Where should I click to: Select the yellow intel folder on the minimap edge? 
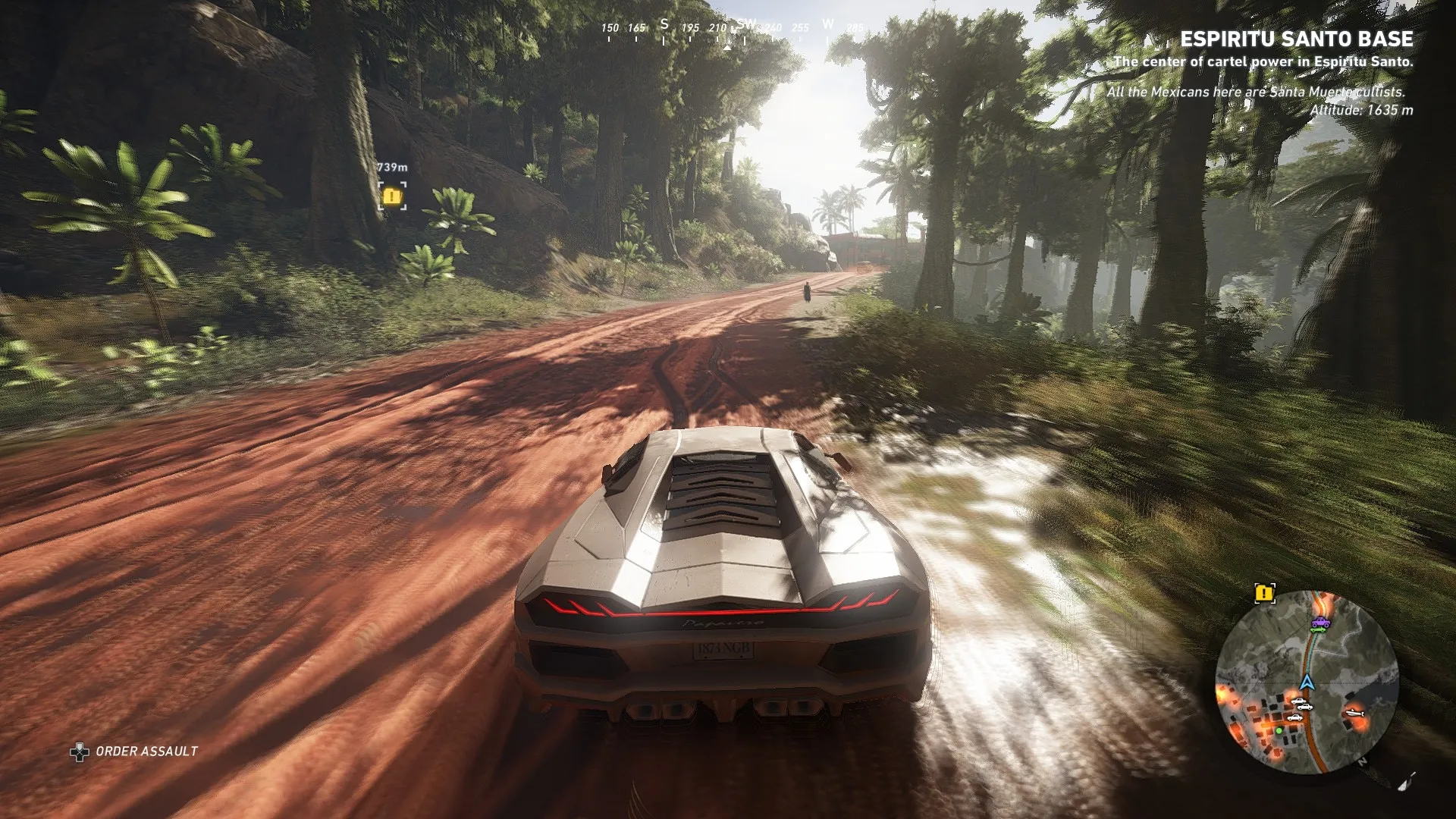click(1264, 593)
